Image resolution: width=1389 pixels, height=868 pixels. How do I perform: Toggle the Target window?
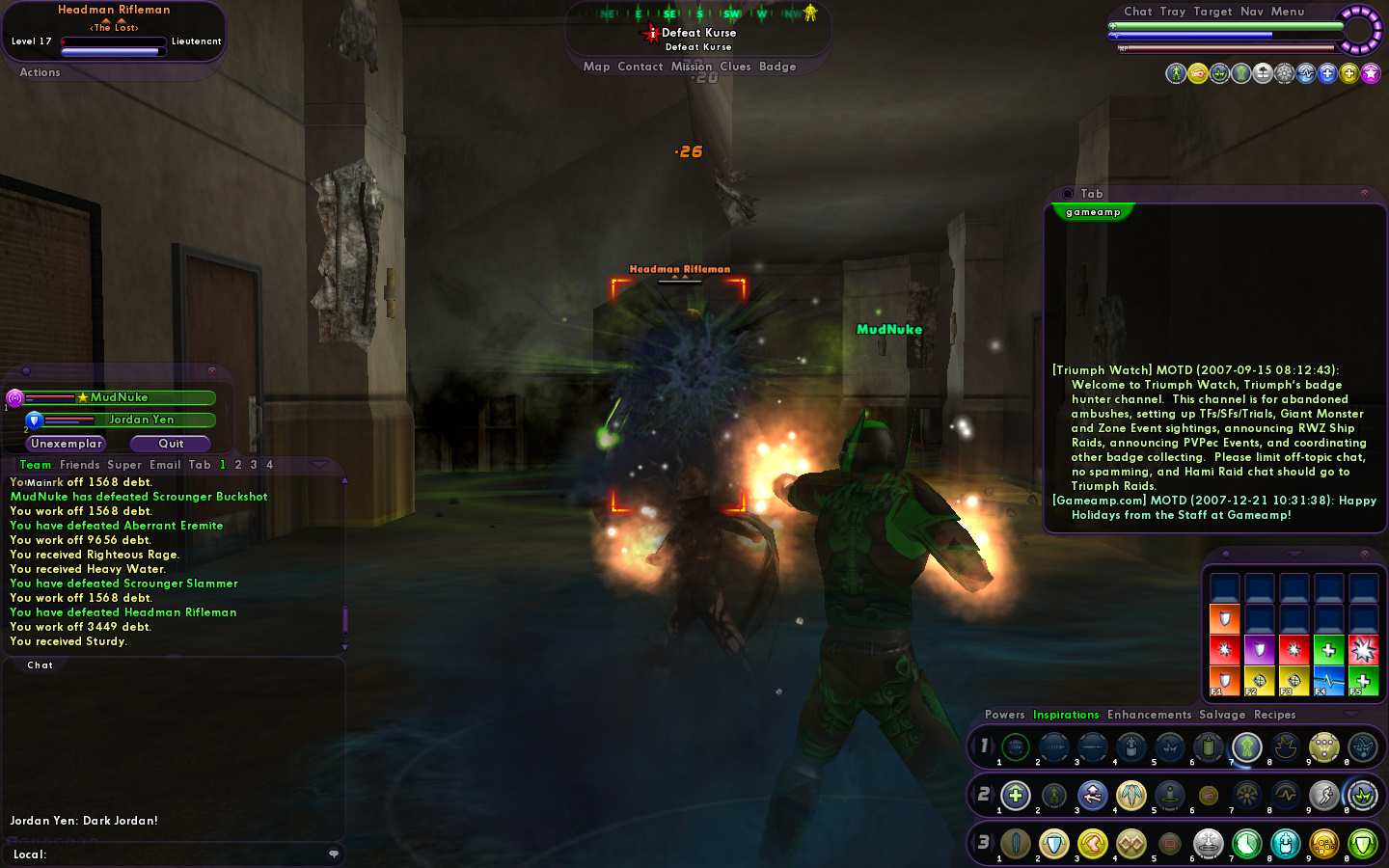pyautogui.click(x=1212, y=12)
